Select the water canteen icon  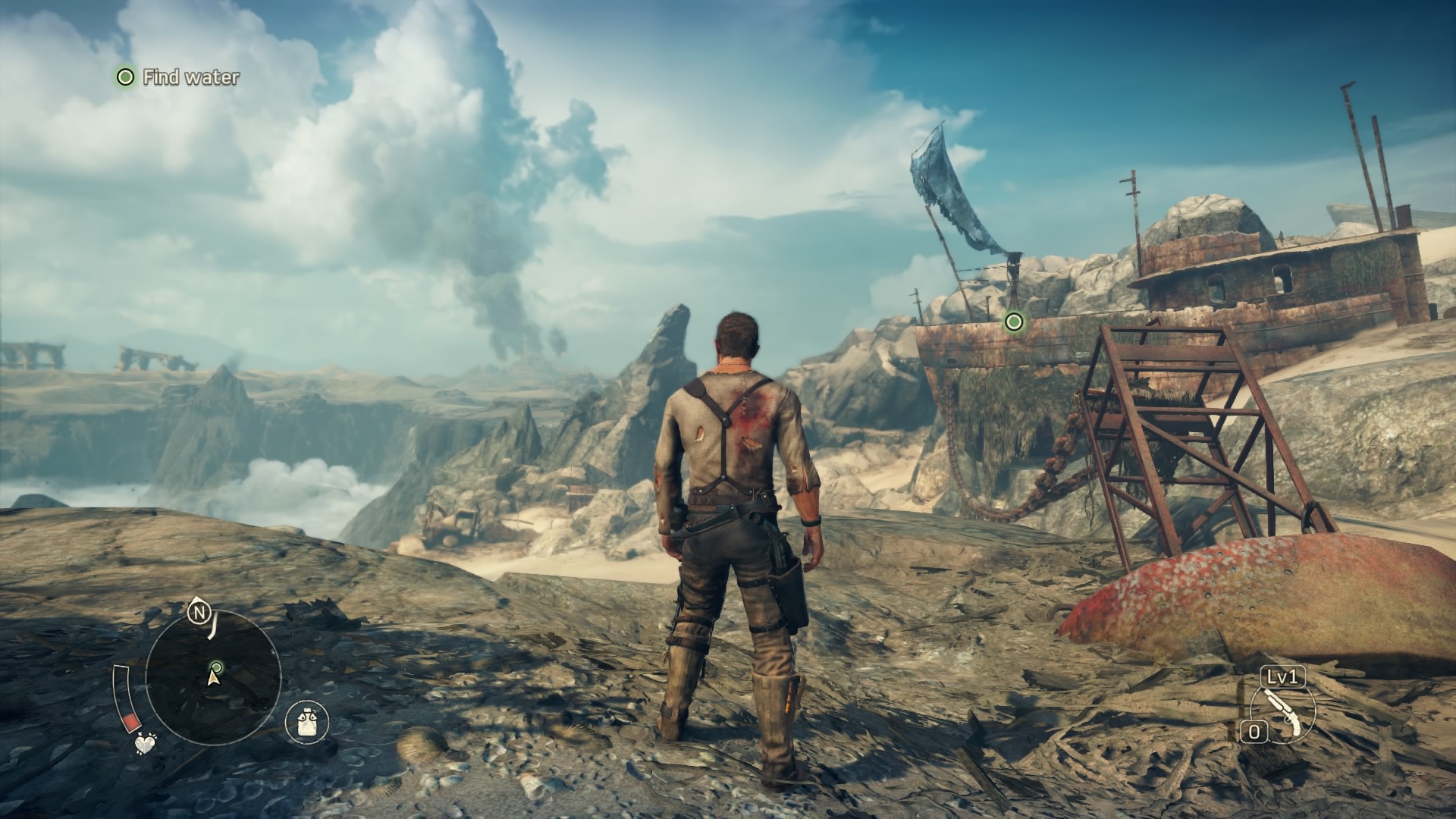[x=307, y=721]
